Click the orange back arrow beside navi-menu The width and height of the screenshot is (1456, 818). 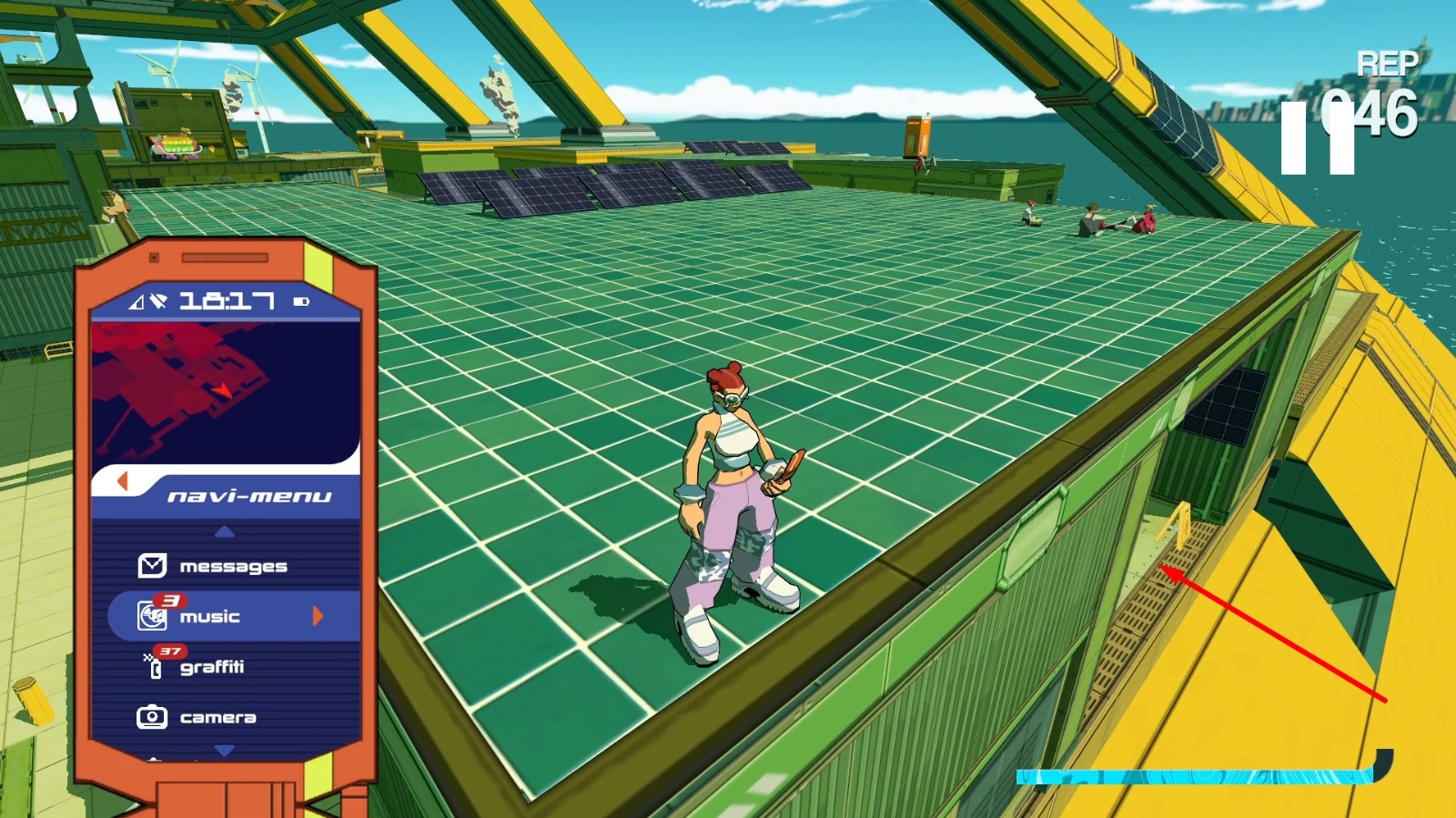123,483
